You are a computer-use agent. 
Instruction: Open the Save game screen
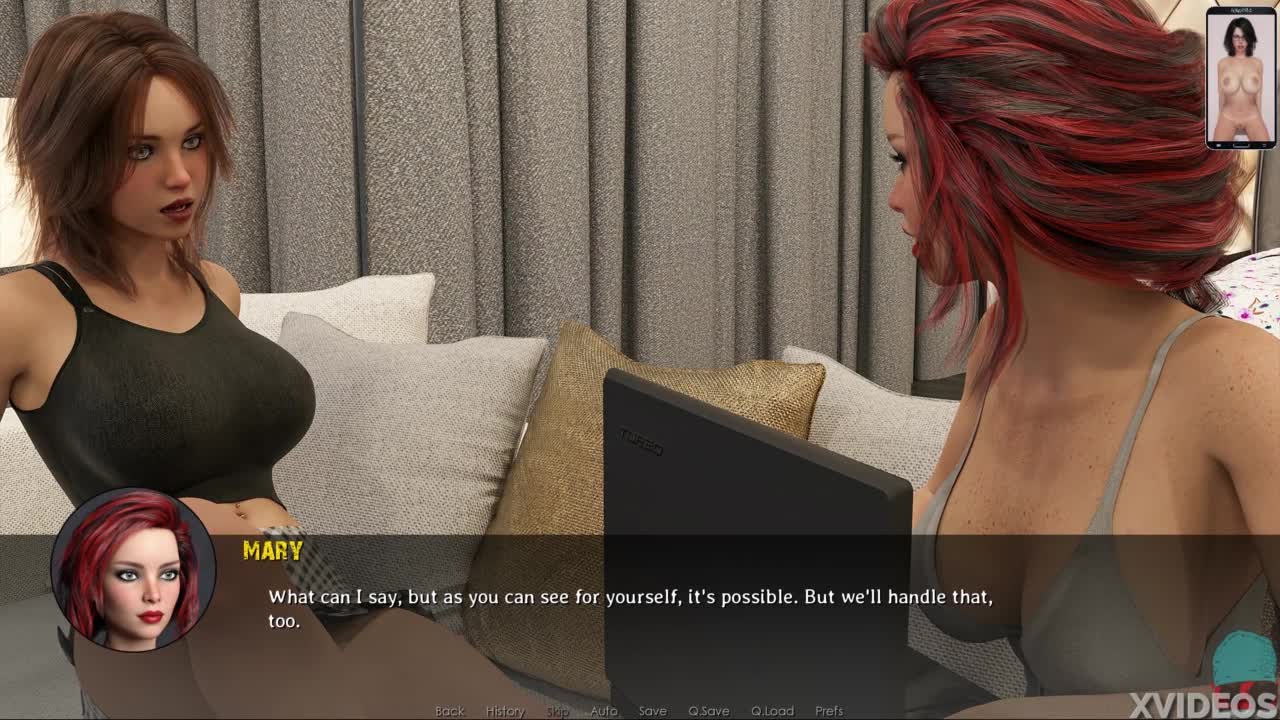652,711
